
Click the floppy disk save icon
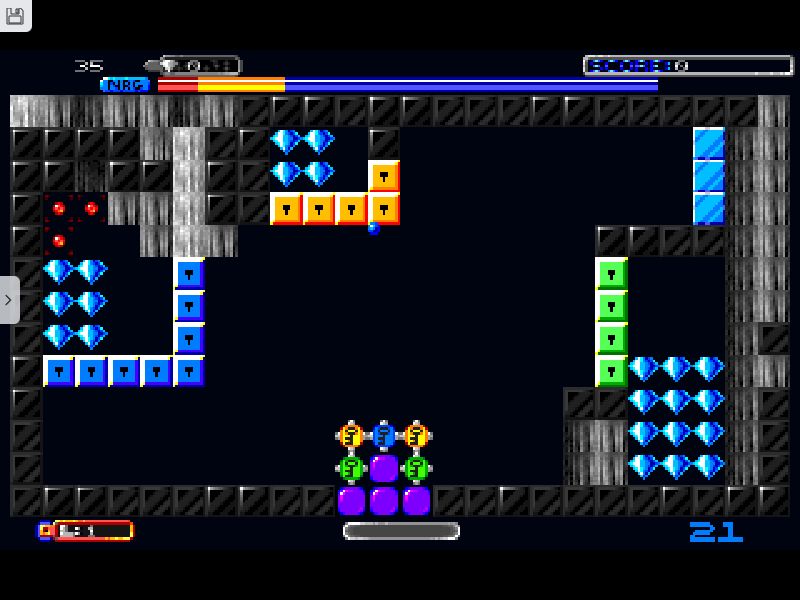tap(15, 14)
